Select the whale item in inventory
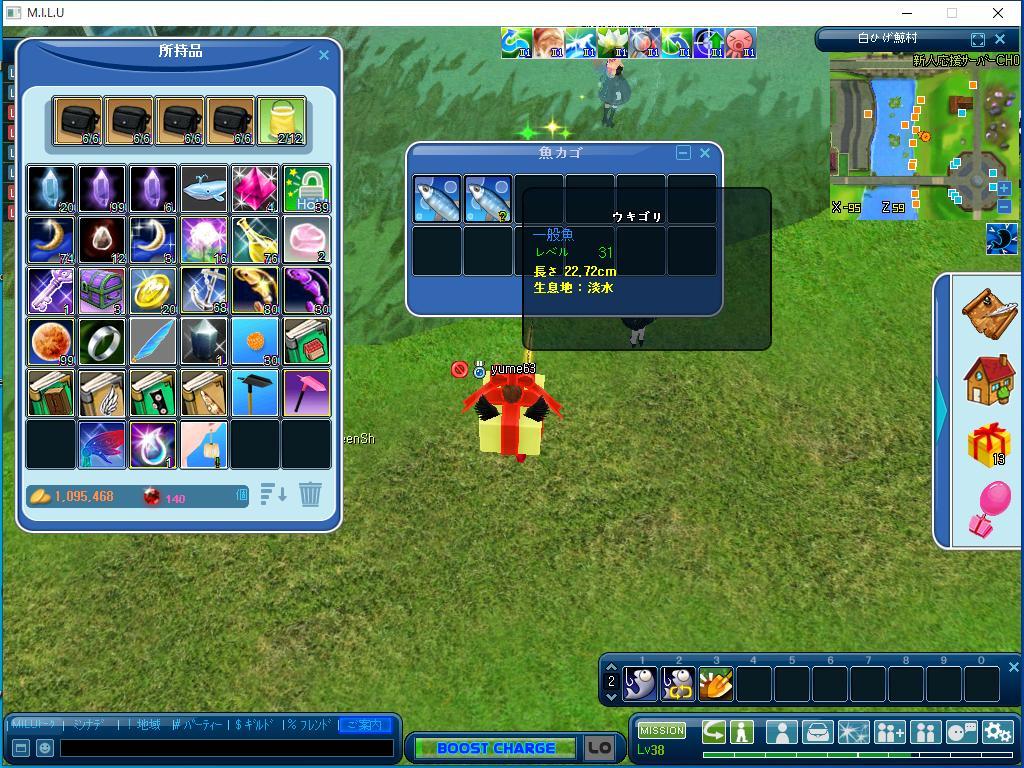This screenshot has height=768, width=1024. point(204,189)
